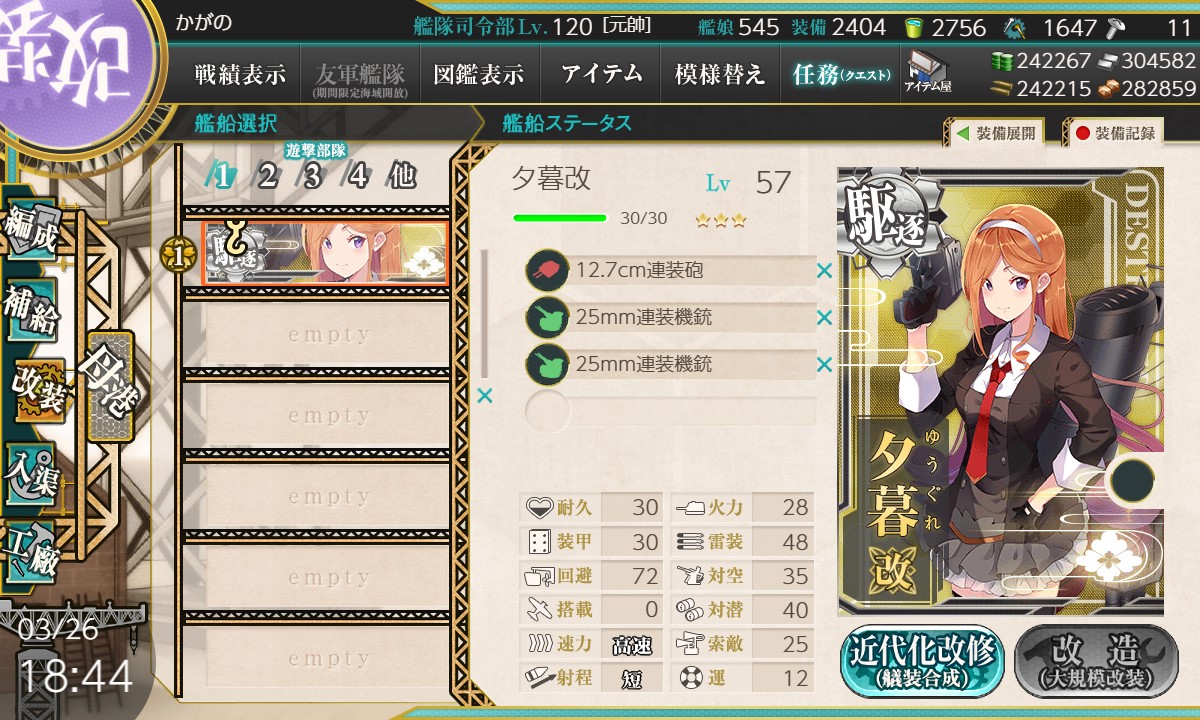1200x720 pixels.
Task: Switch to fleet tab 4
Action: 357,177
